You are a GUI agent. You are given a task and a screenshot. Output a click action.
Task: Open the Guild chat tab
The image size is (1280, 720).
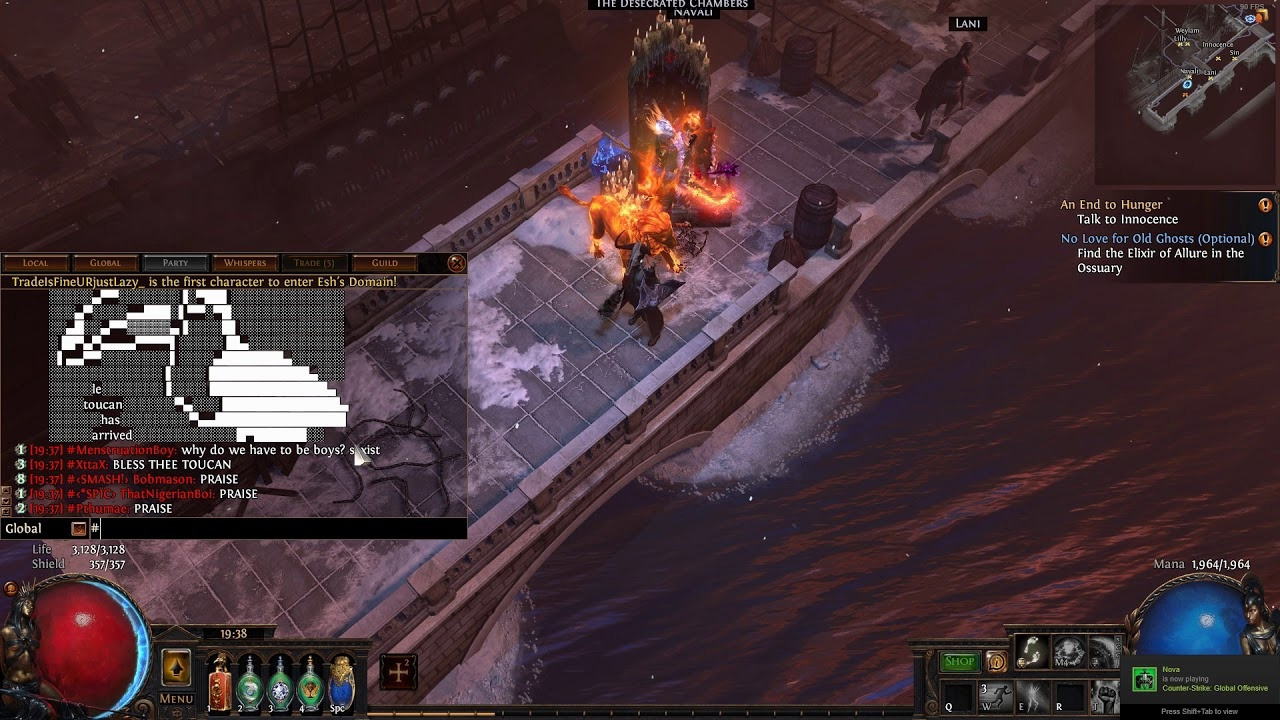[x=385, y=263]
